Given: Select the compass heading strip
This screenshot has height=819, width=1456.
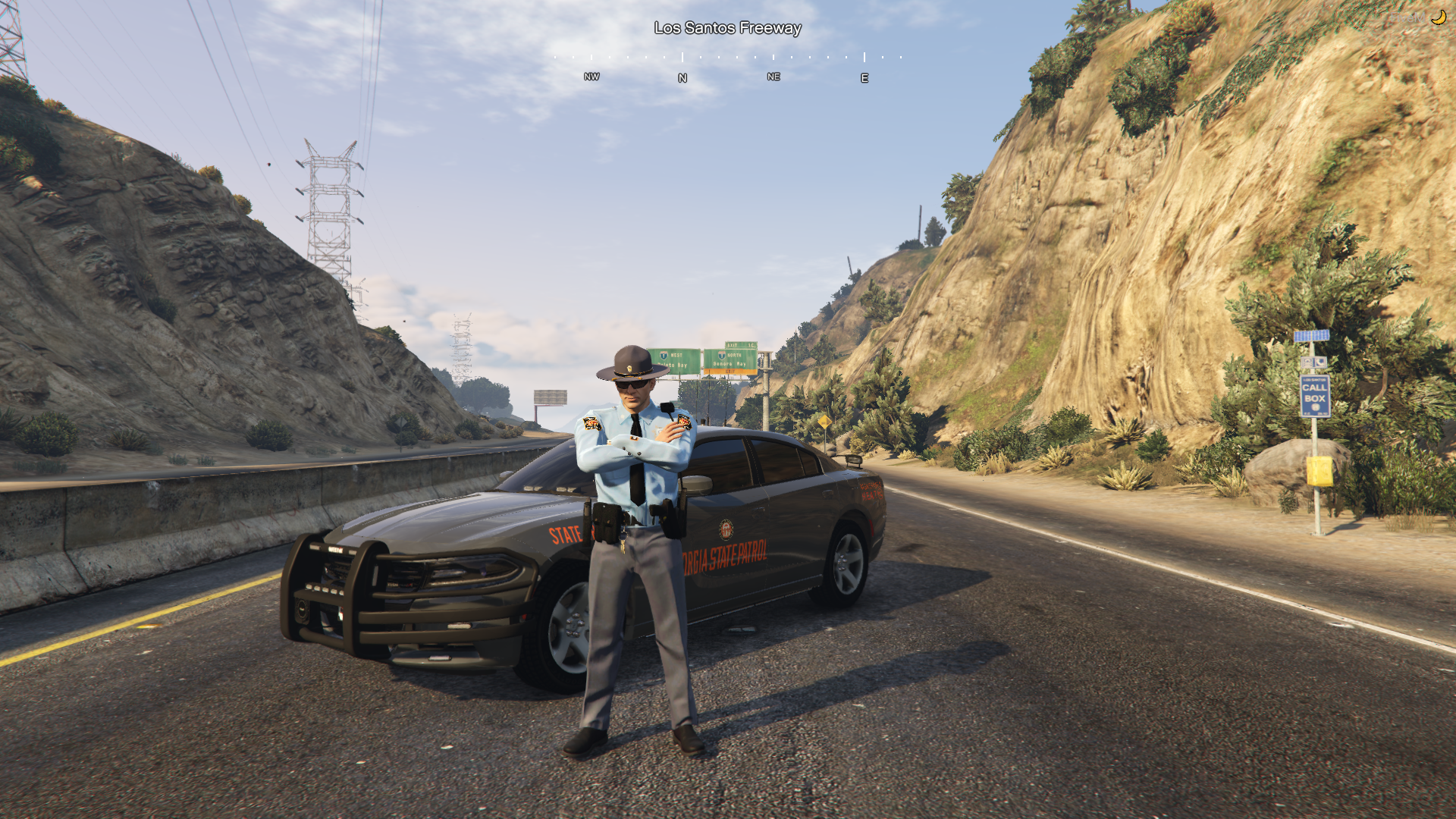Looking at the screenshot, I should click(x=728, y=67).
